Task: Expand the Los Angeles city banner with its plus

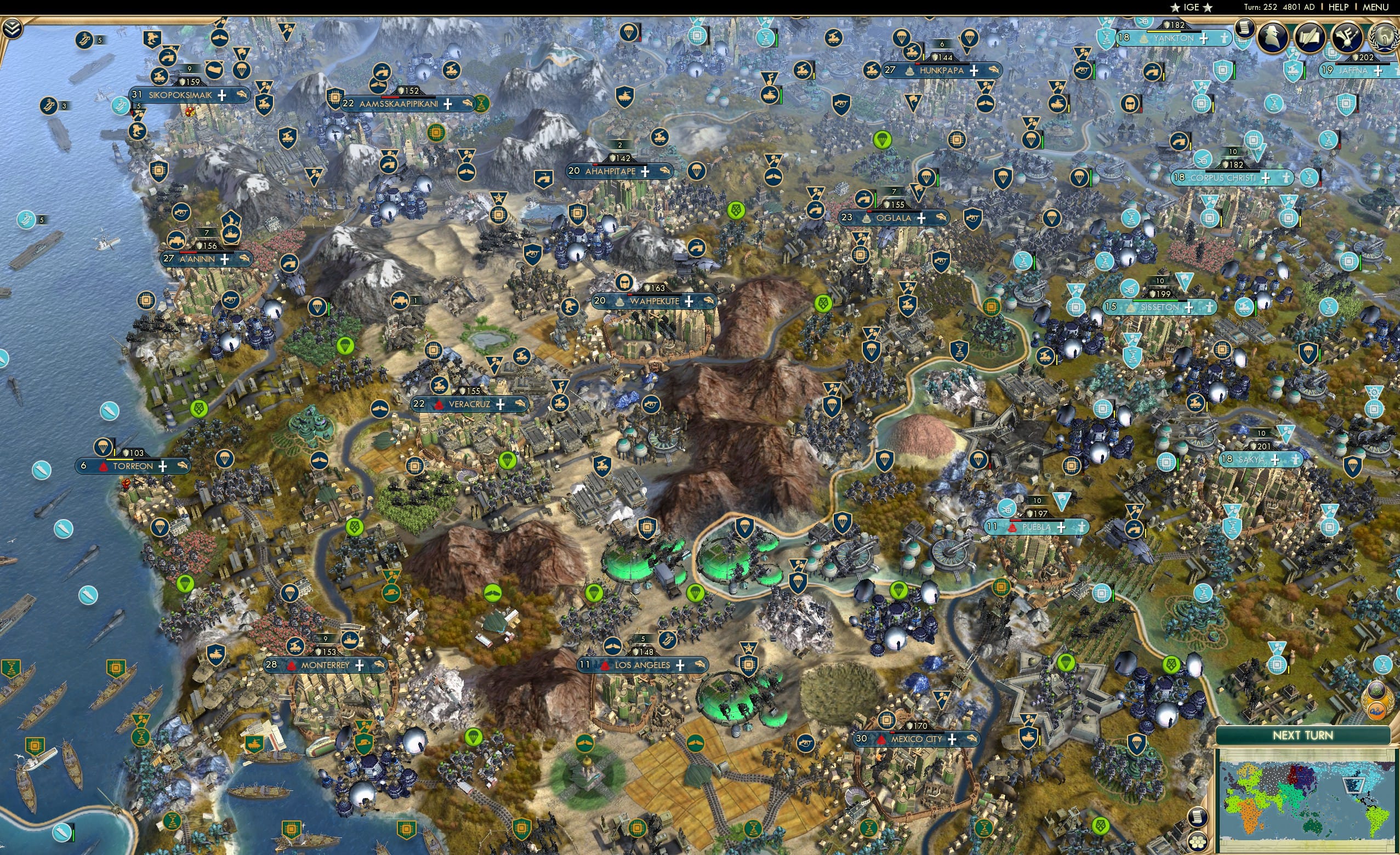Action: point(680,665)
